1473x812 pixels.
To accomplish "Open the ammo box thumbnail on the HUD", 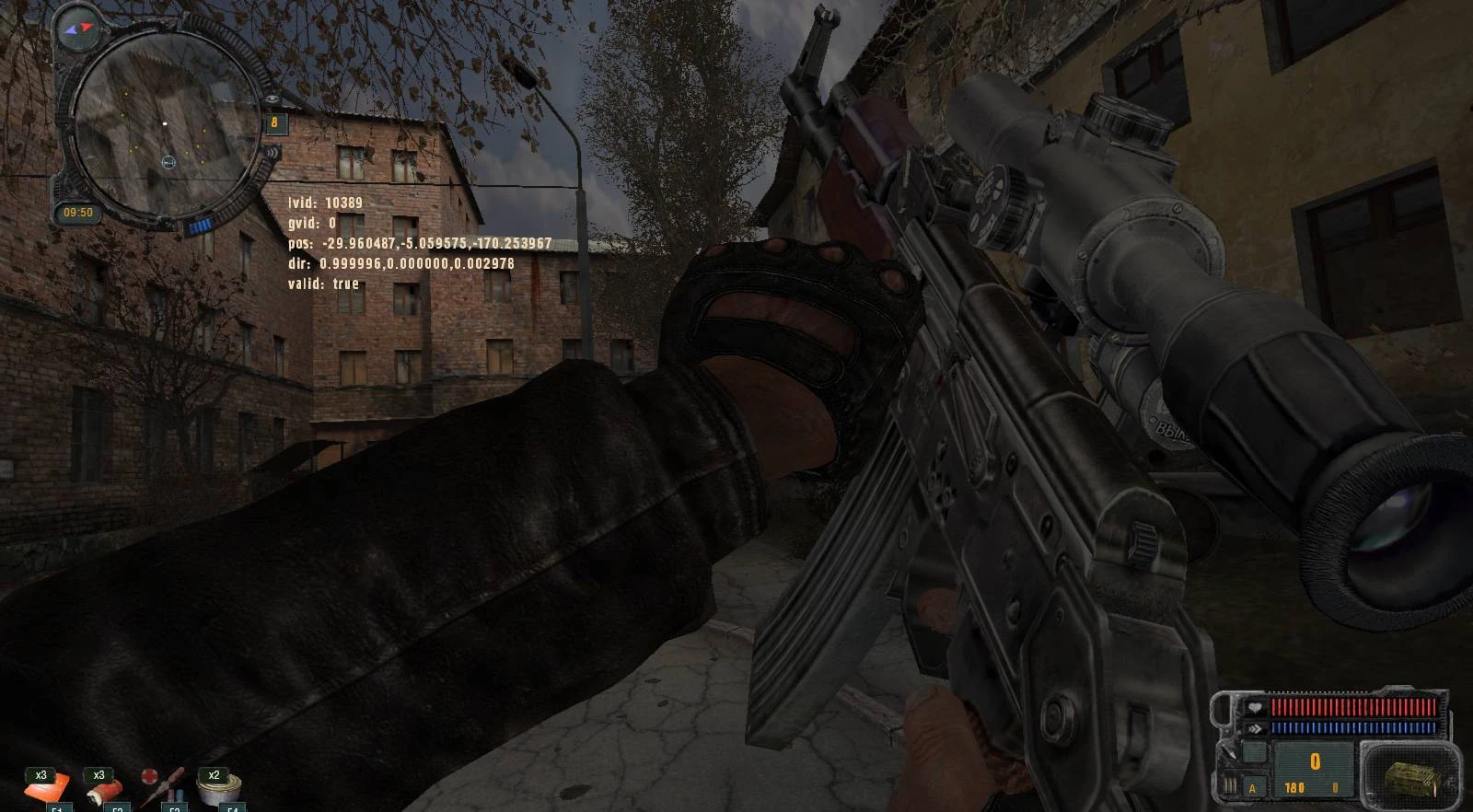I will point(1409,778).
